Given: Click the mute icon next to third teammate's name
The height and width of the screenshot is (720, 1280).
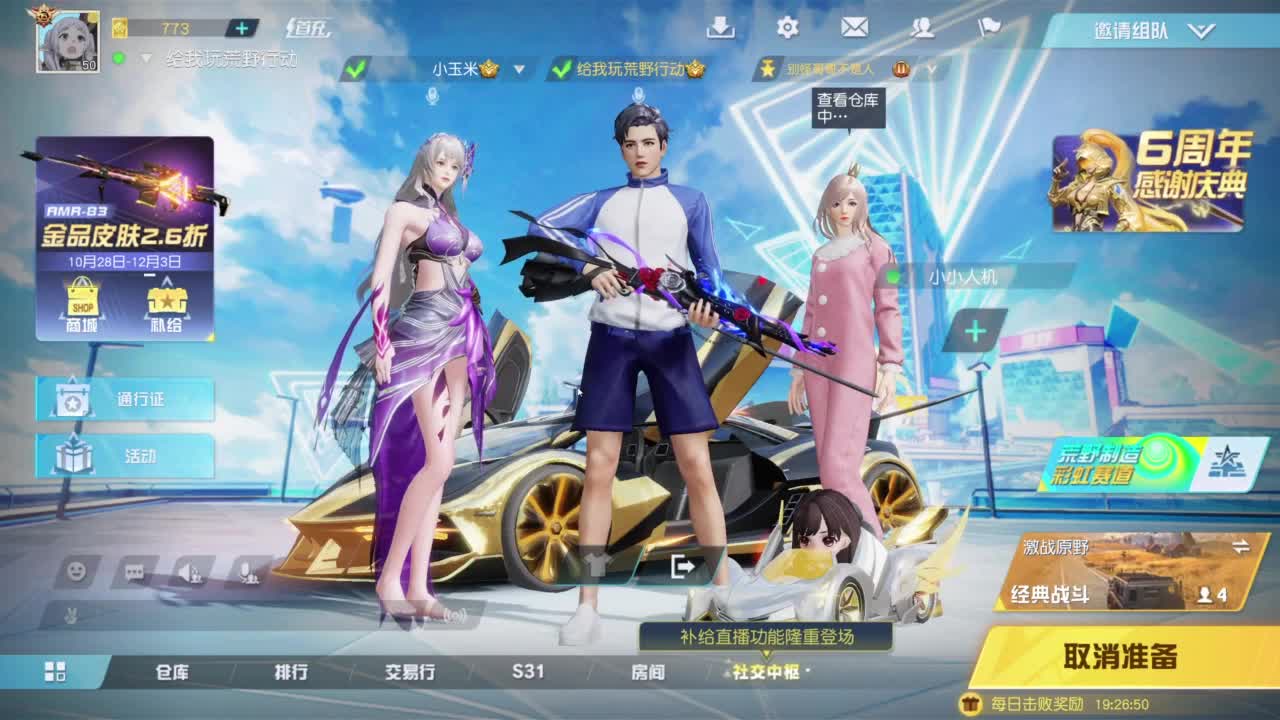Looking at the screenshot, I should [903, 70].
